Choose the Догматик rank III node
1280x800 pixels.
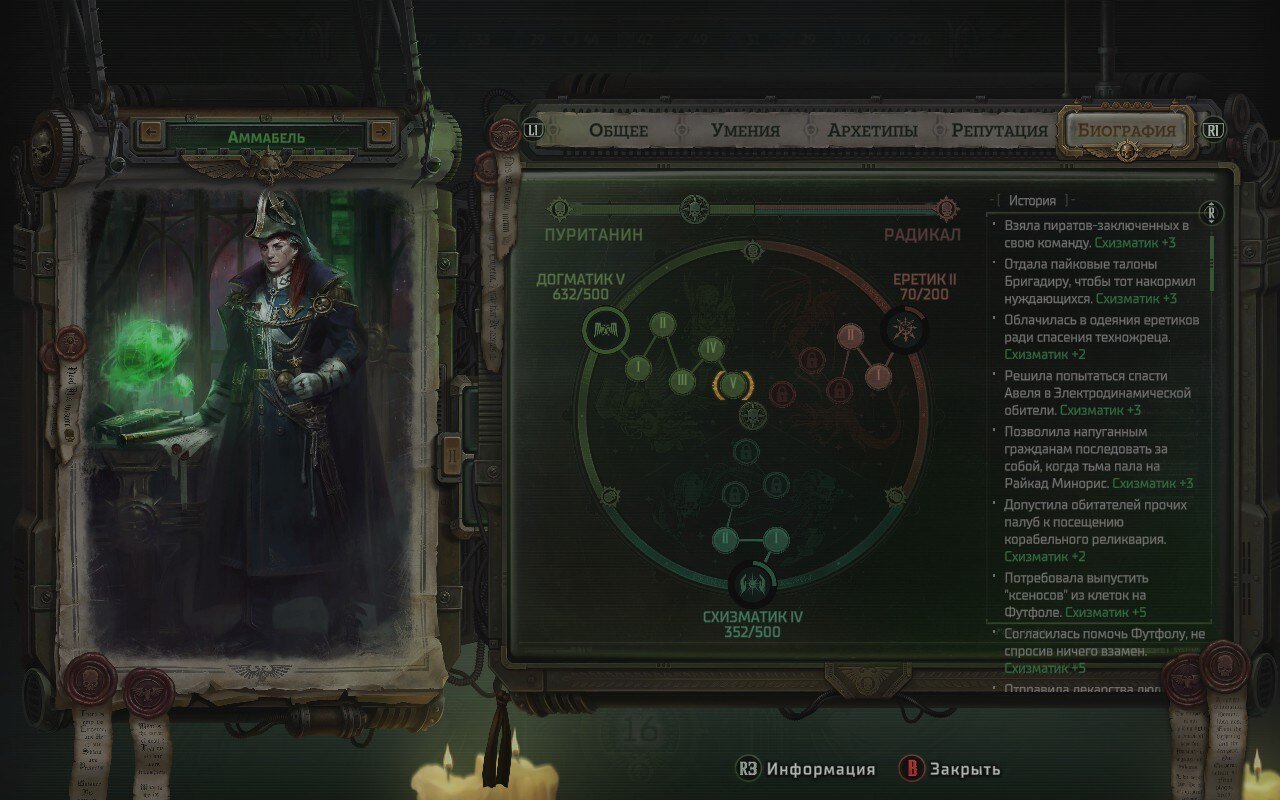pyautogui.click(x=682, y=380)
